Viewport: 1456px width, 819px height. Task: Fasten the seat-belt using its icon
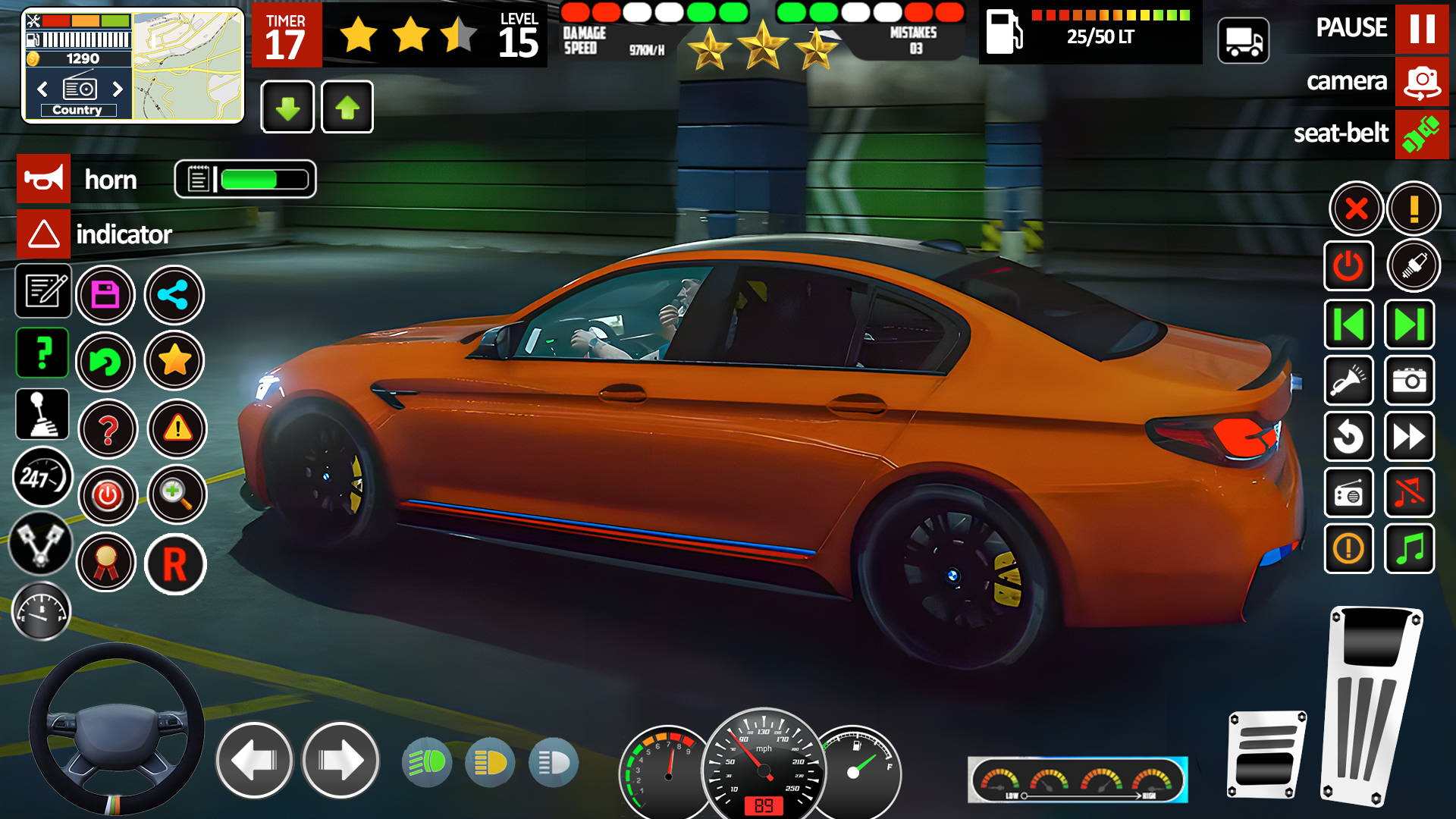tap(1422, 134)
